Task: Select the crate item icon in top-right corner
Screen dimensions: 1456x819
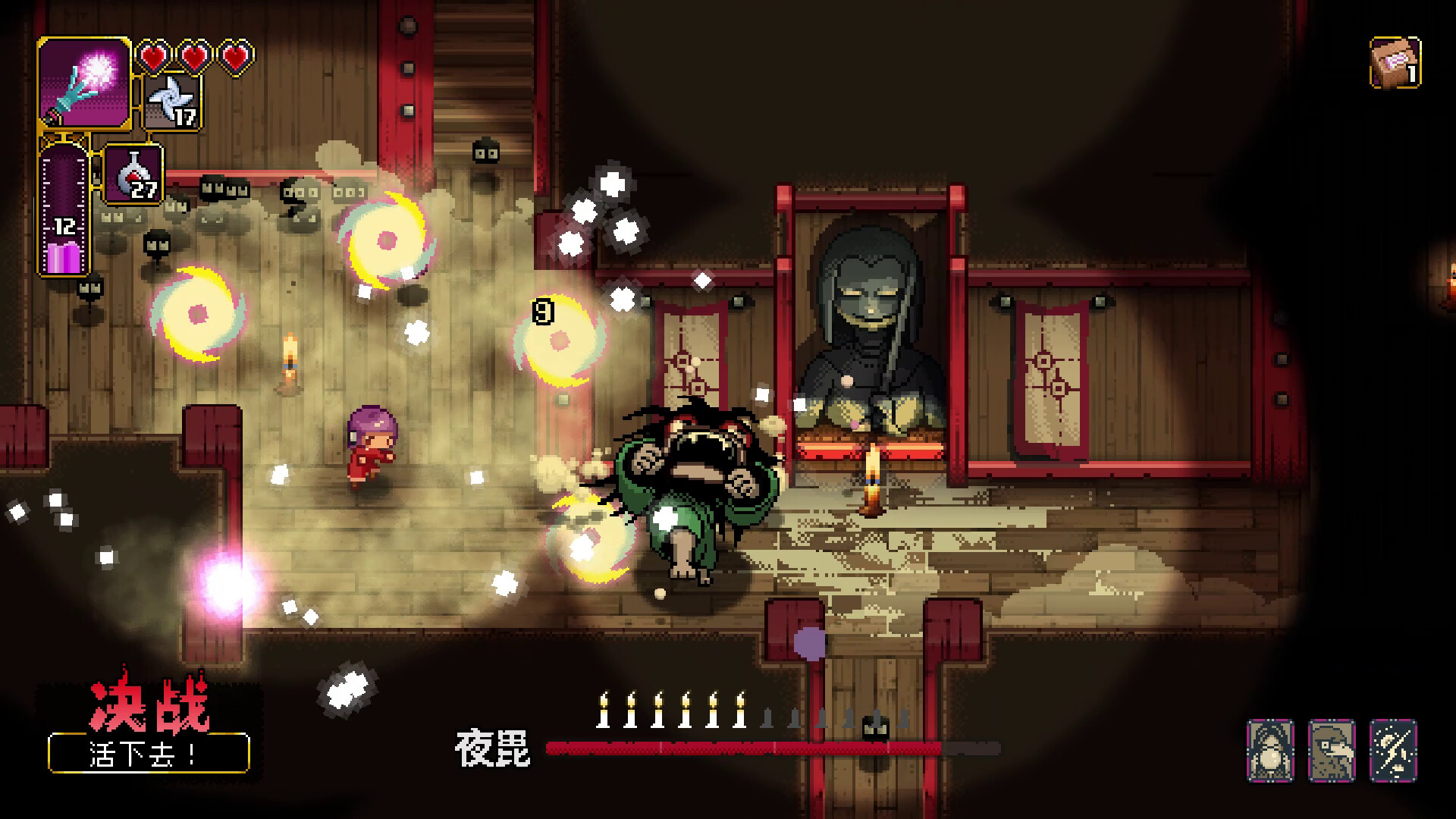Action: (x=1395, y=61)
